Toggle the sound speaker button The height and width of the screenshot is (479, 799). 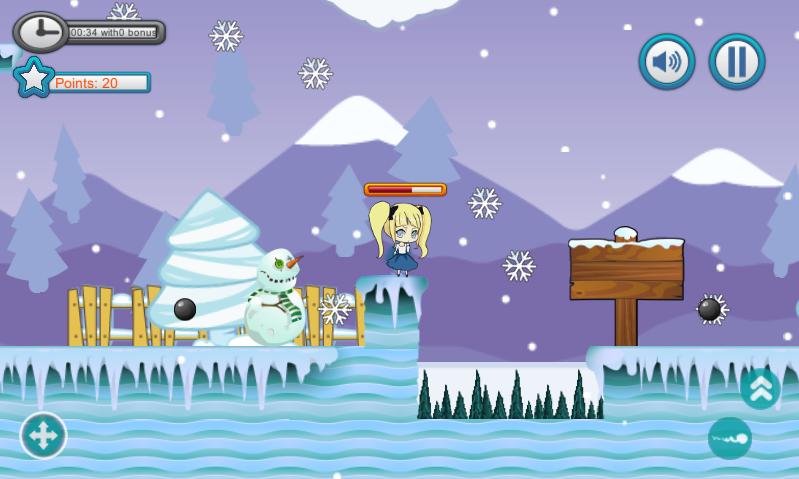coord(667,62)
